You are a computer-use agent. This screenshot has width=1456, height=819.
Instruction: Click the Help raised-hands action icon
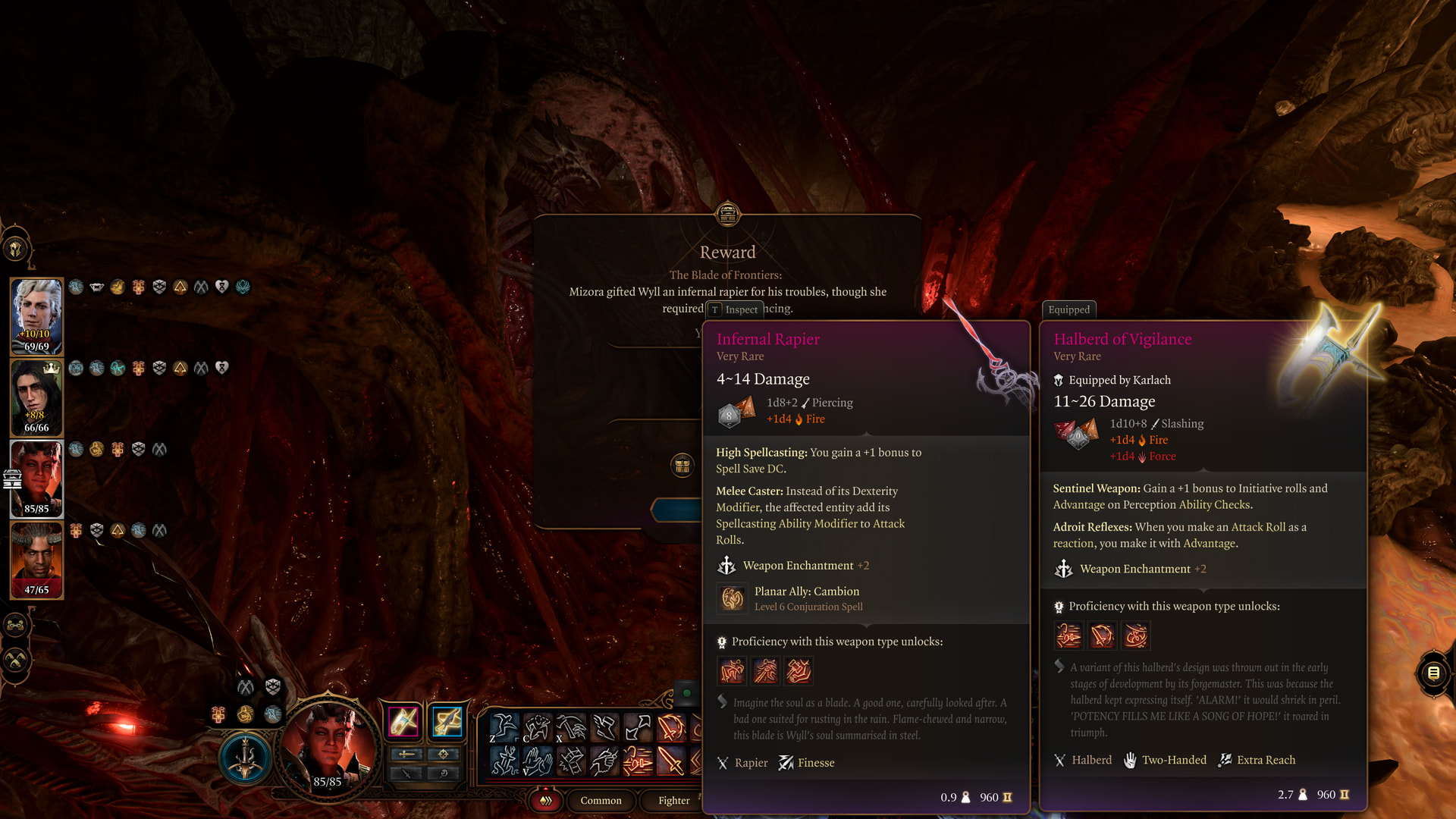coord(537,761)
